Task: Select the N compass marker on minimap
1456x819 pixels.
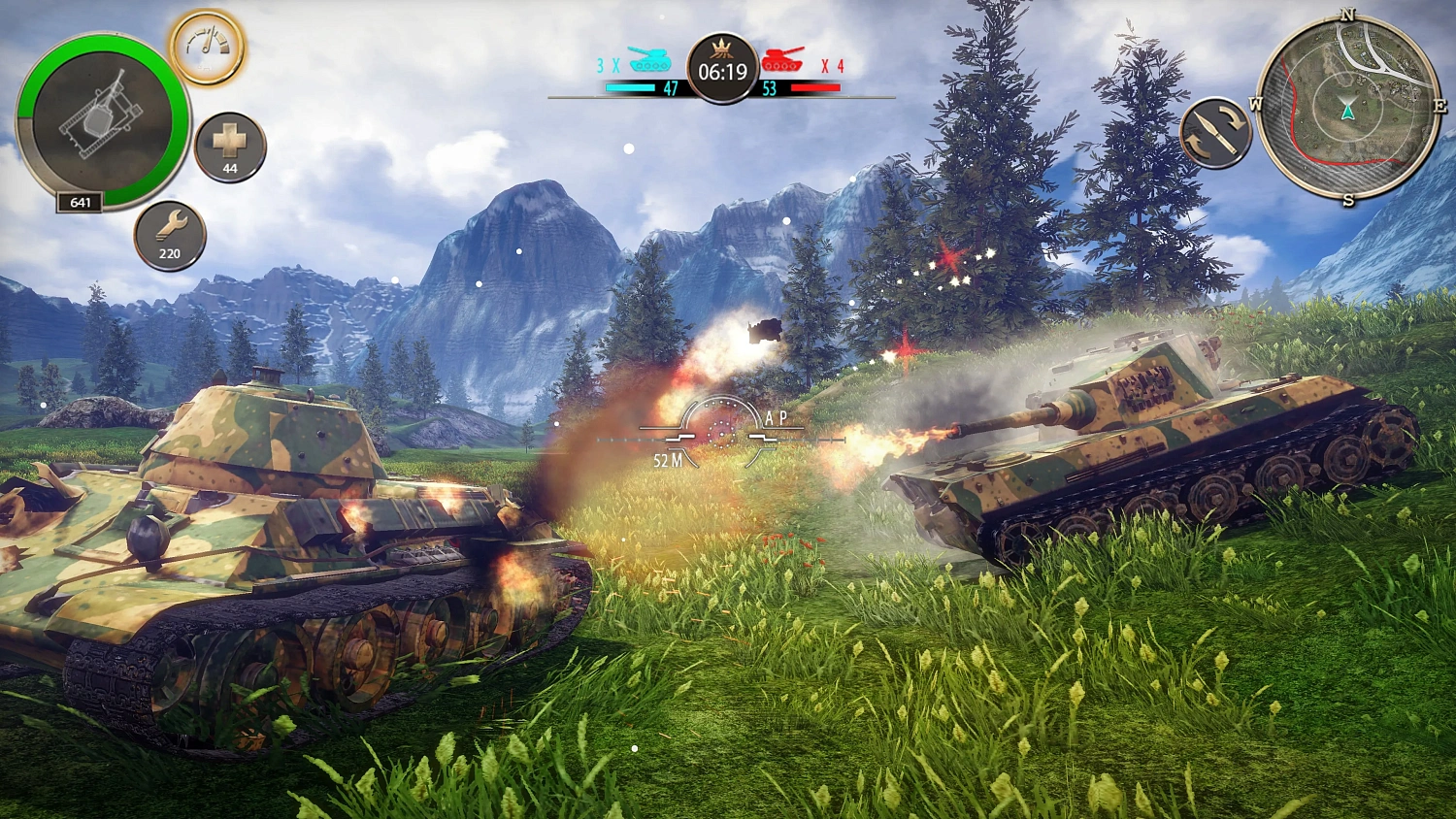Action: (1344, 16)
